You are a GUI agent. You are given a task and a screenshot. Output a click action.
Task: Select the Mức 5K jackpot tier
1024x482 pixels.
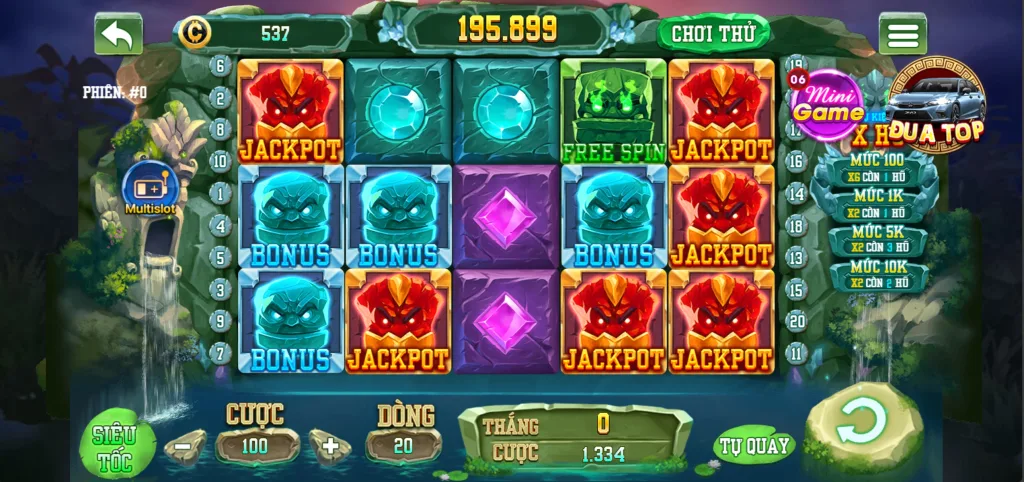tap(877, 240)
